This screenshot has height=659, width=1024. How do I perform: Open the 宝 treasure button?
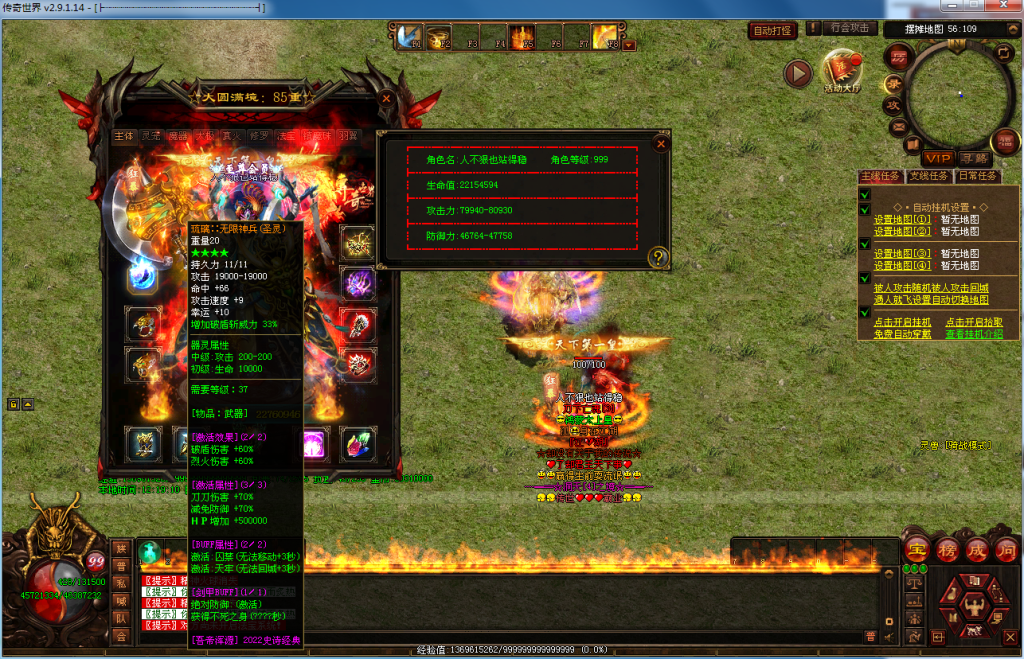[916, 549]
